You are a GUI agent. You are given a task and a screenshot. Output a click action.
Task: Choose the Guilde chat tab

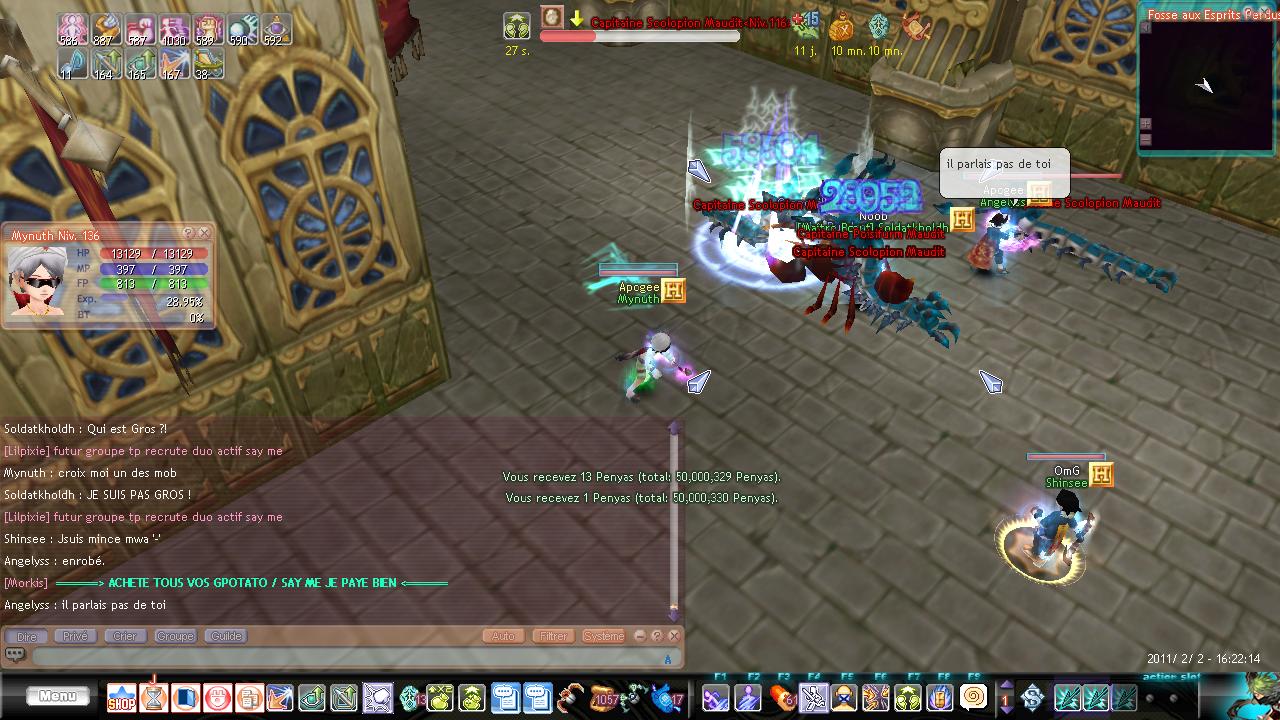click(x=226, y=636)
